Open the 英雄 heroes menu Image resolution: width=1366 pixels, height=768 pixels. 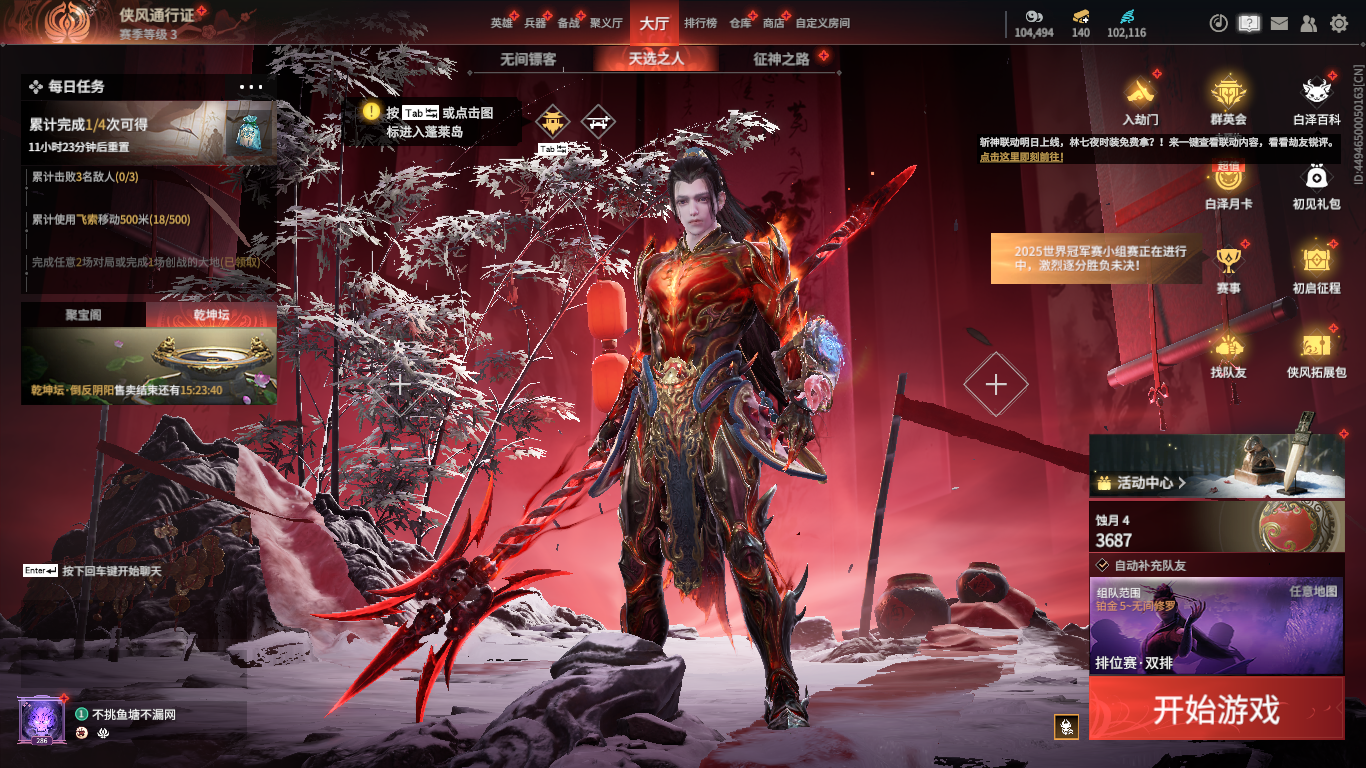[x=501, y=23]
